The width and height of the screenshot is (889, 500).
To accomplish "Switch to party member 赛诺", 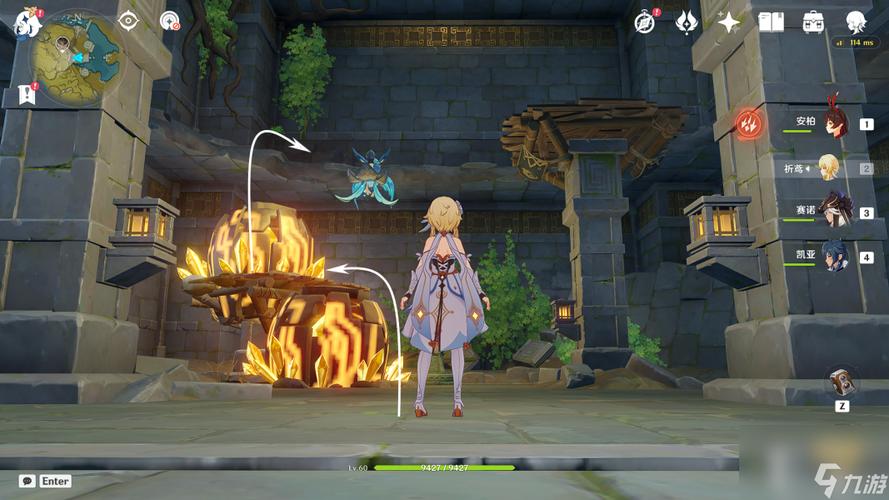I will (833, 211).
